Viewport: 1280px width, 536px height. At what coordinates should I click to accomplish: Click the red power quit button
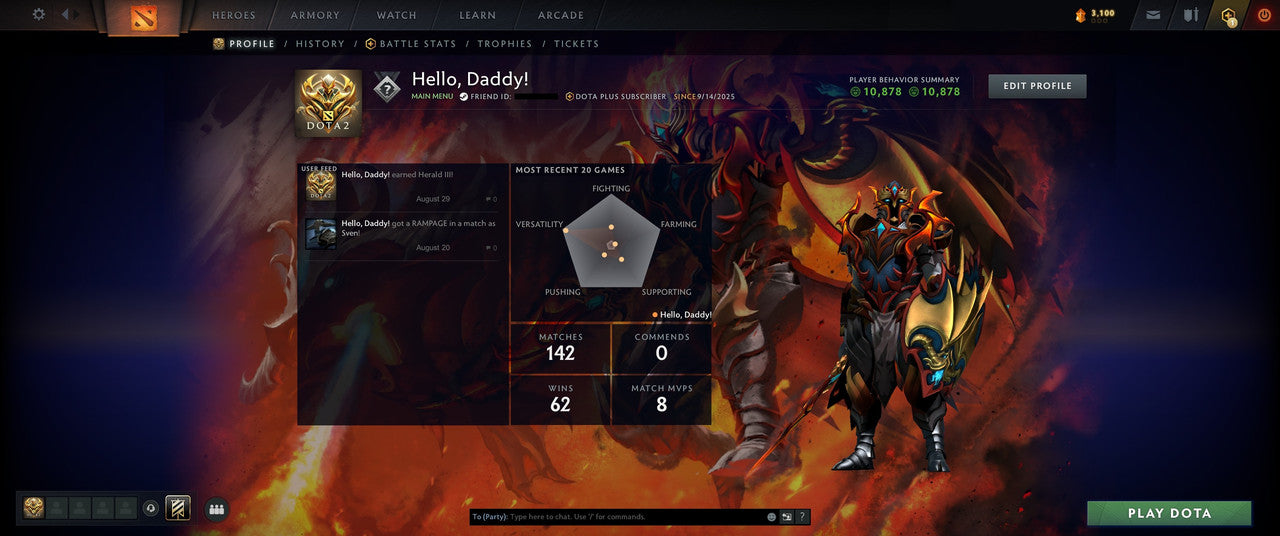point(1264,15)
